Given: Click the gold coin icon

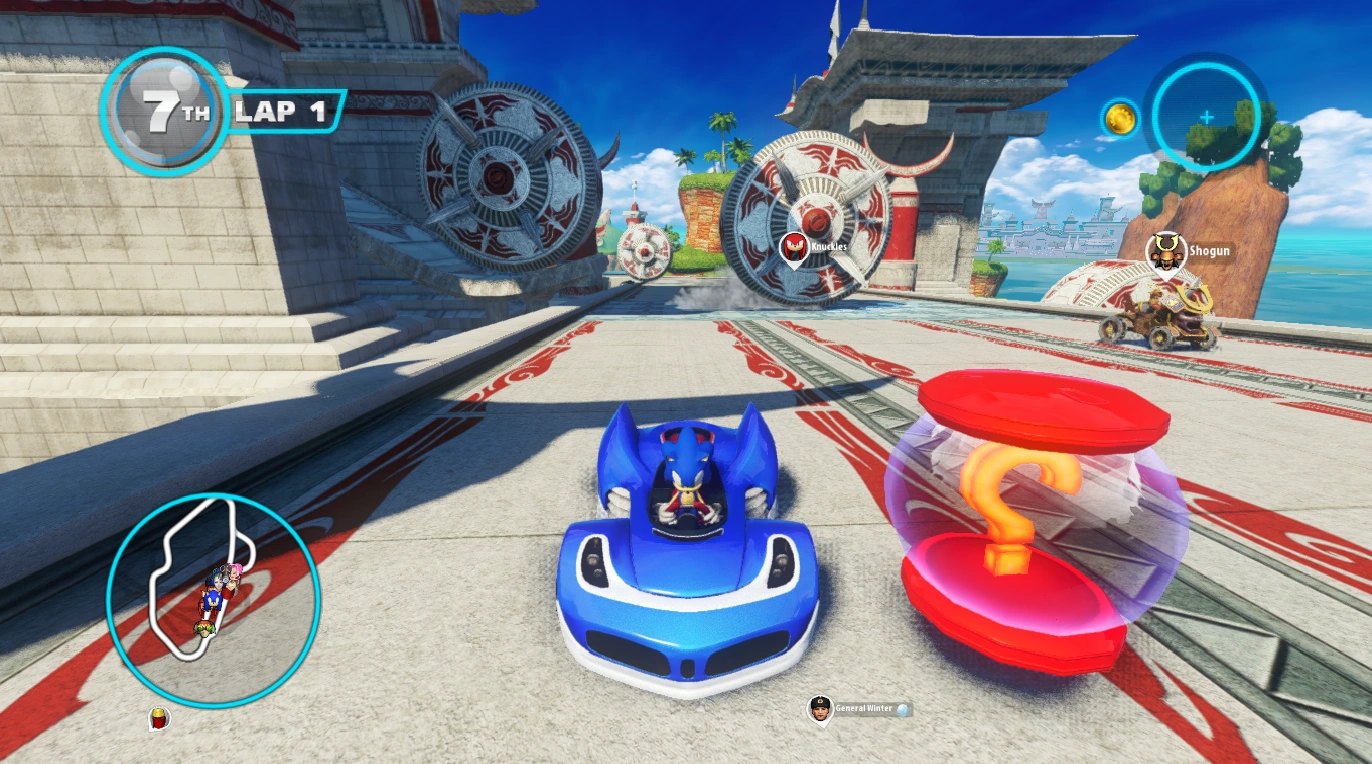Looking at the screenshot, I should (x=1120, y=117).
